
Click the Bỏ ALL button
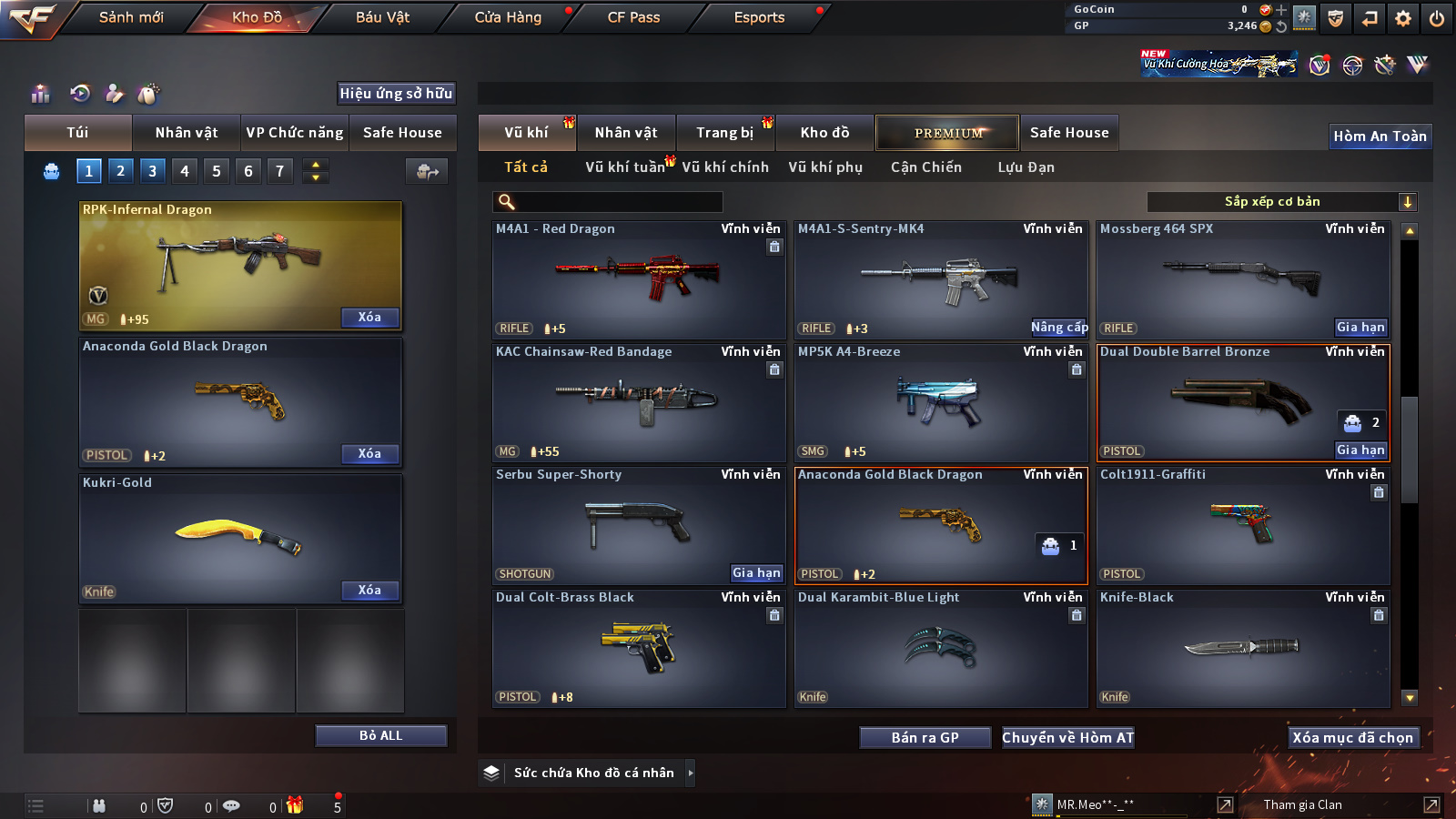[380, 735]
